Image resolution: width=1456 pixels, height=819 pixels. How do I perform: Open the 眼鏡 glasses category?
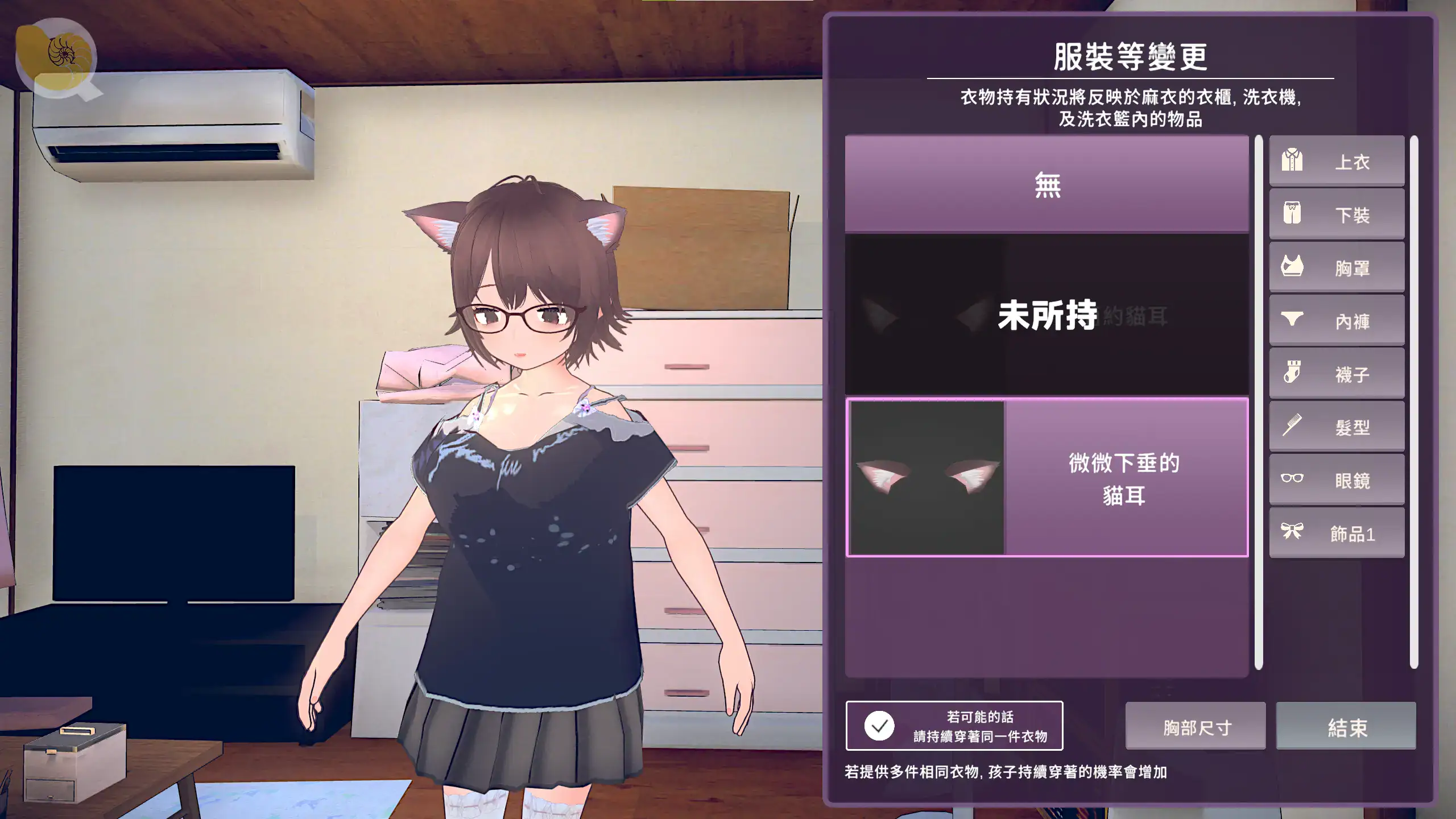1337,480
